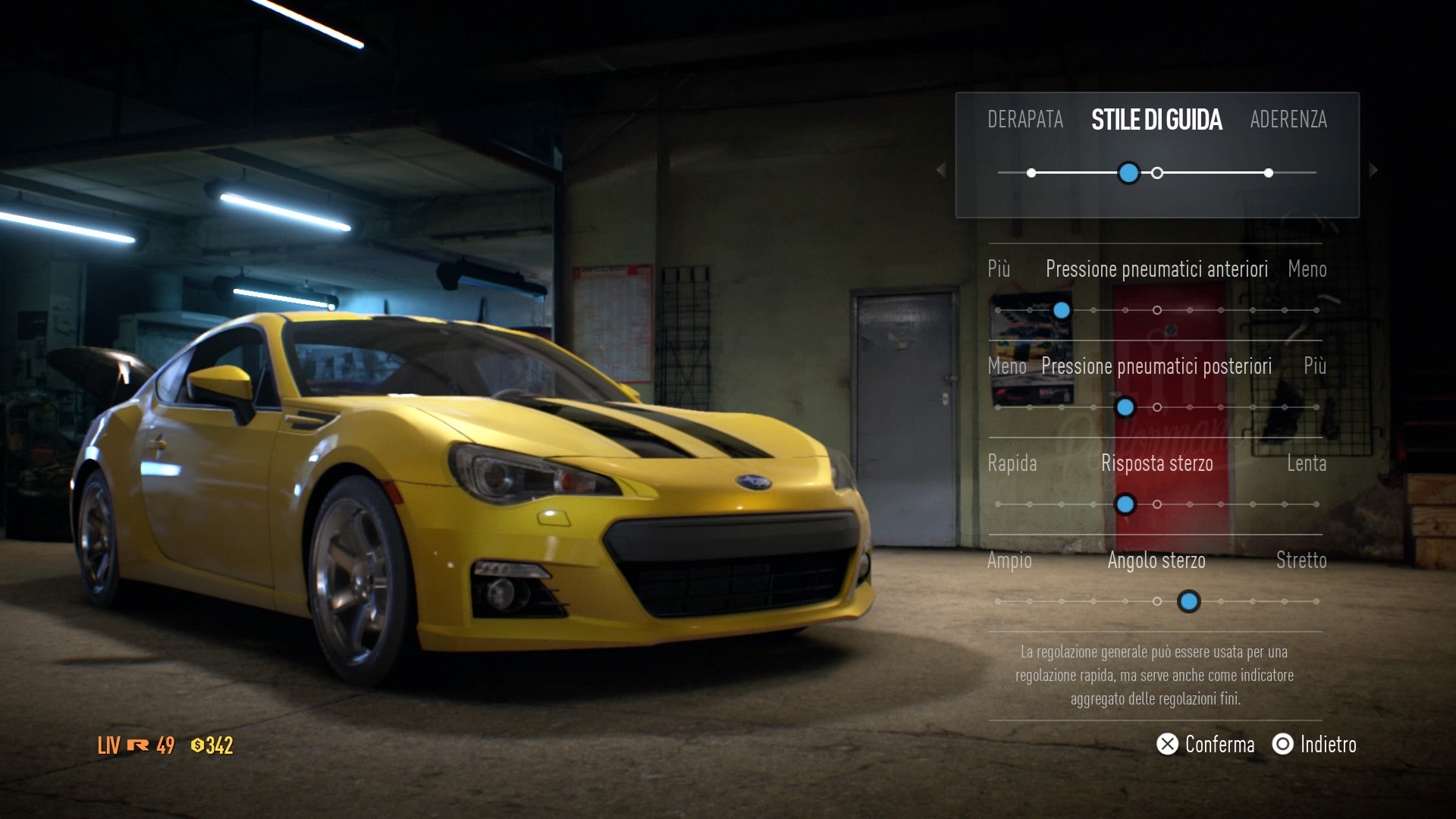Viewport: 1456px width, 819px height.
Task: Adjust the Angolo sterzo slider handle
Action: [x=1188, y=601]
